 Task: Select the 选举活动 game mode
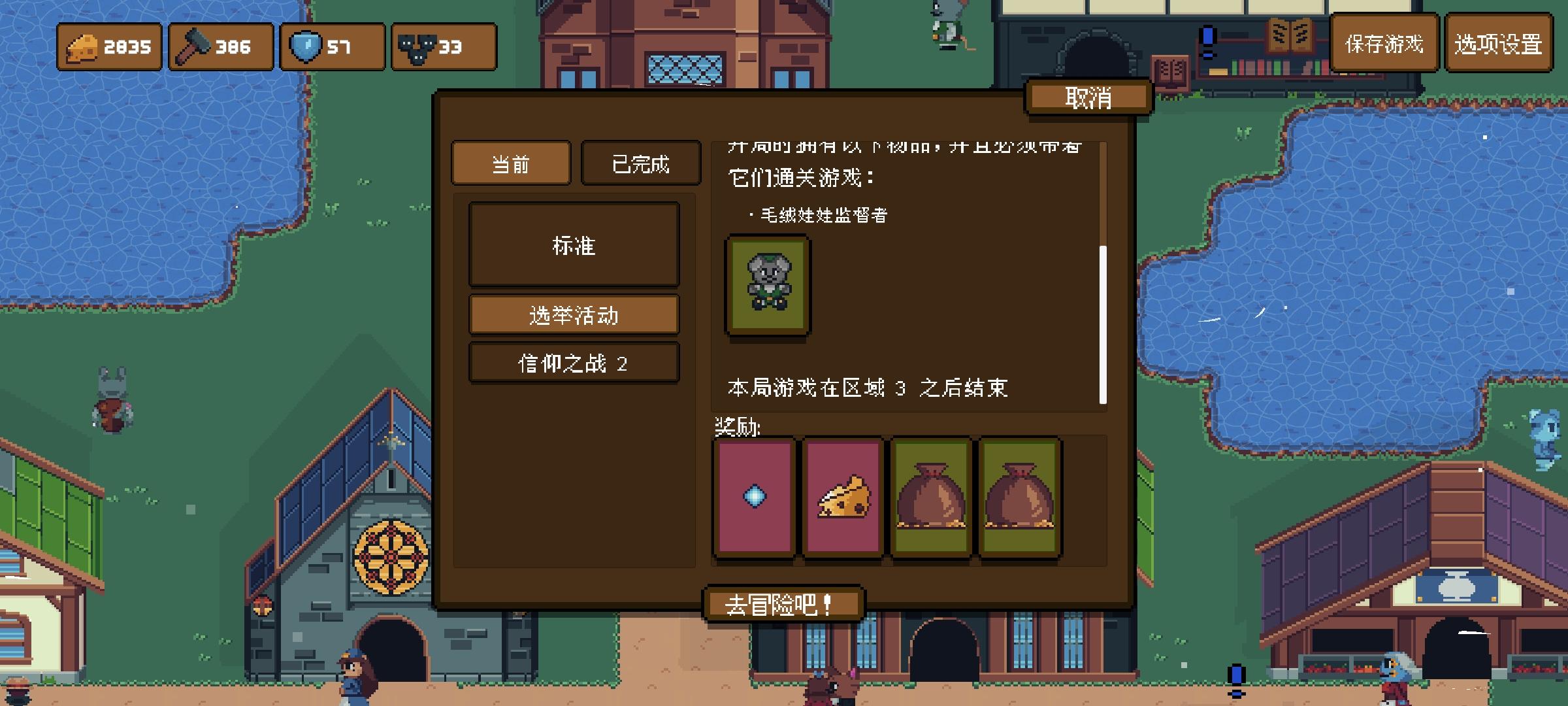point(574,313)
